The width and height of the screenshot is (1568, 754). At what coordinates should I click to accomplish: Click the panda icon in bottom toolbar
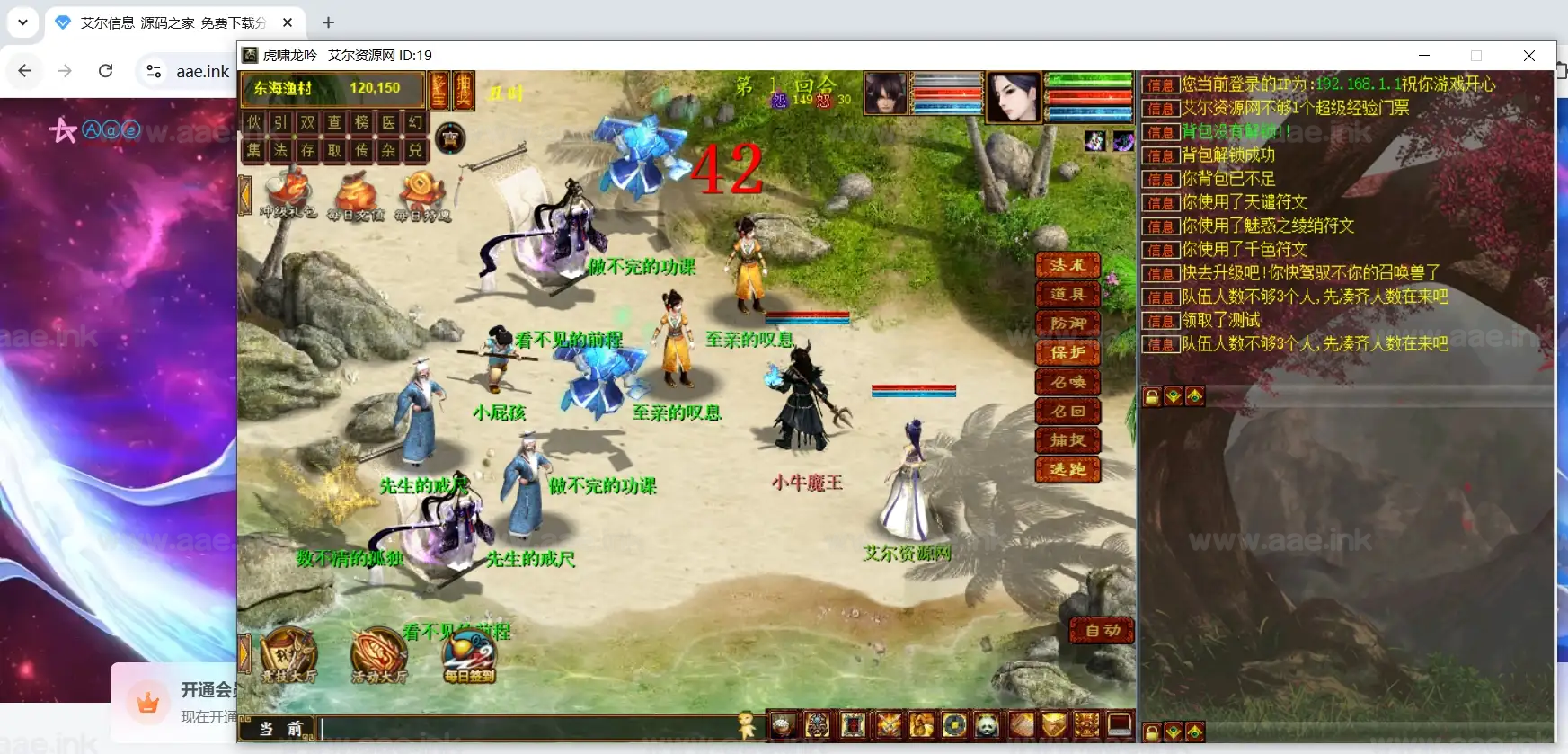[x=987, y=724]
